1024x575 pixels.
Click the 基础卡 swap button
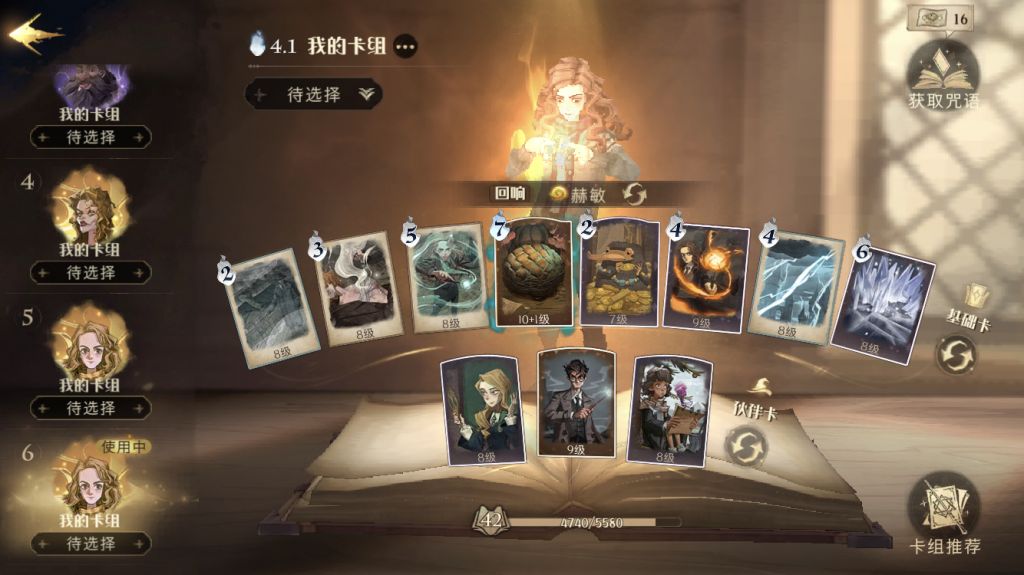click(x=956, y=354)
